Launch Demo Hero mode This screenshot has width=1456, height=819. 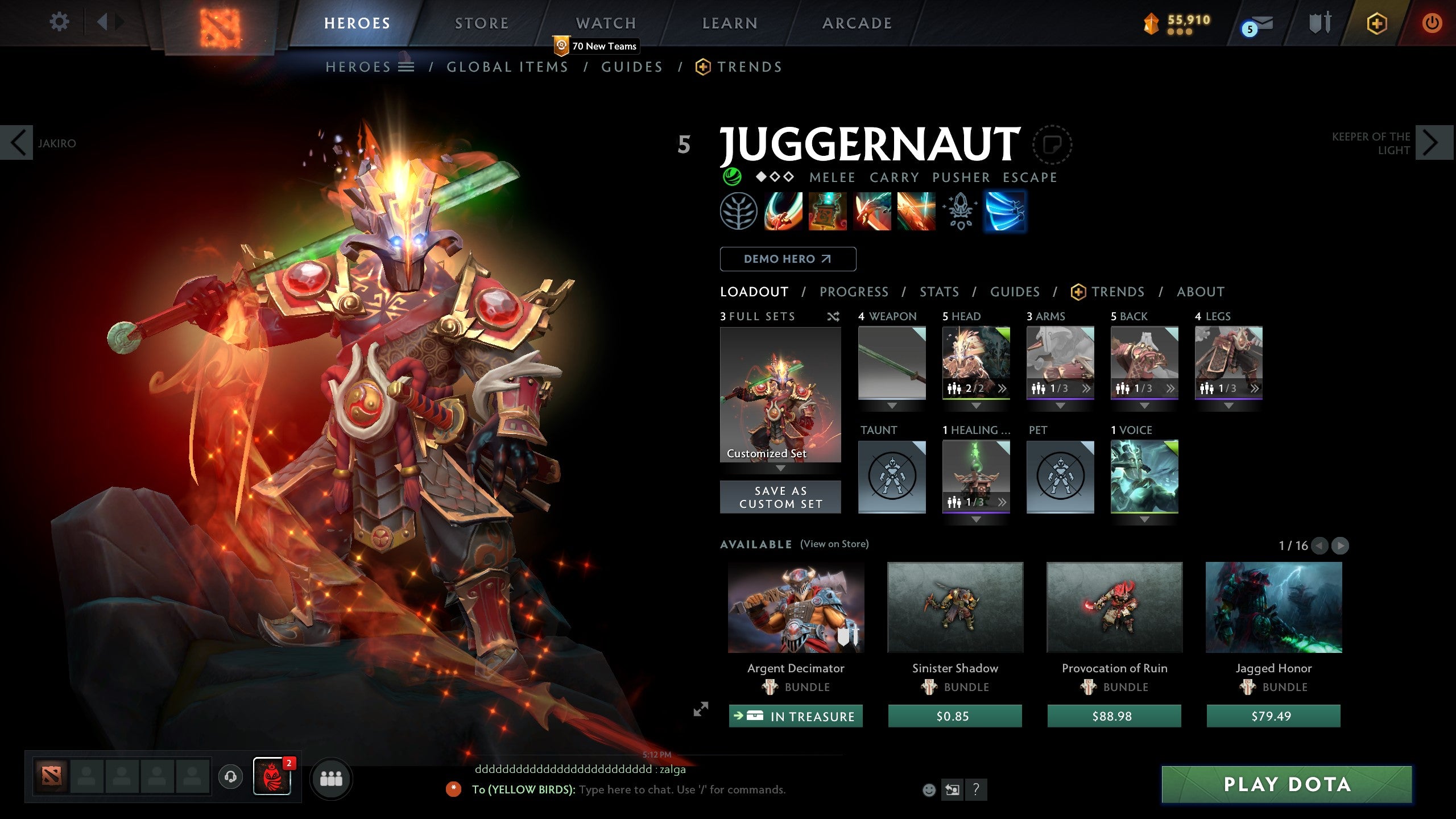point(788,259)
